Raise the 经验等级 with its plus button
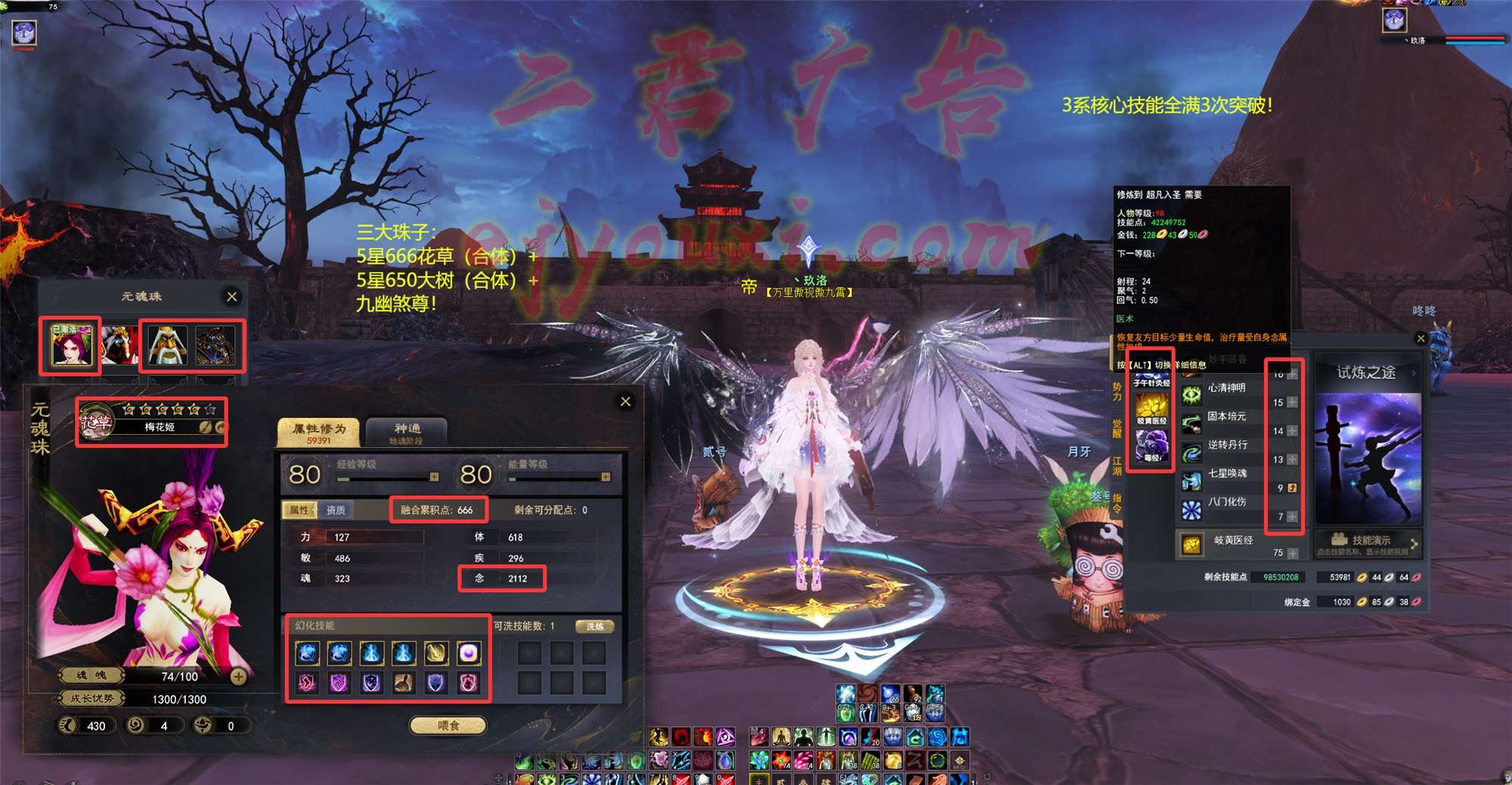This screenshot has width=1512, height=785. 434,477
